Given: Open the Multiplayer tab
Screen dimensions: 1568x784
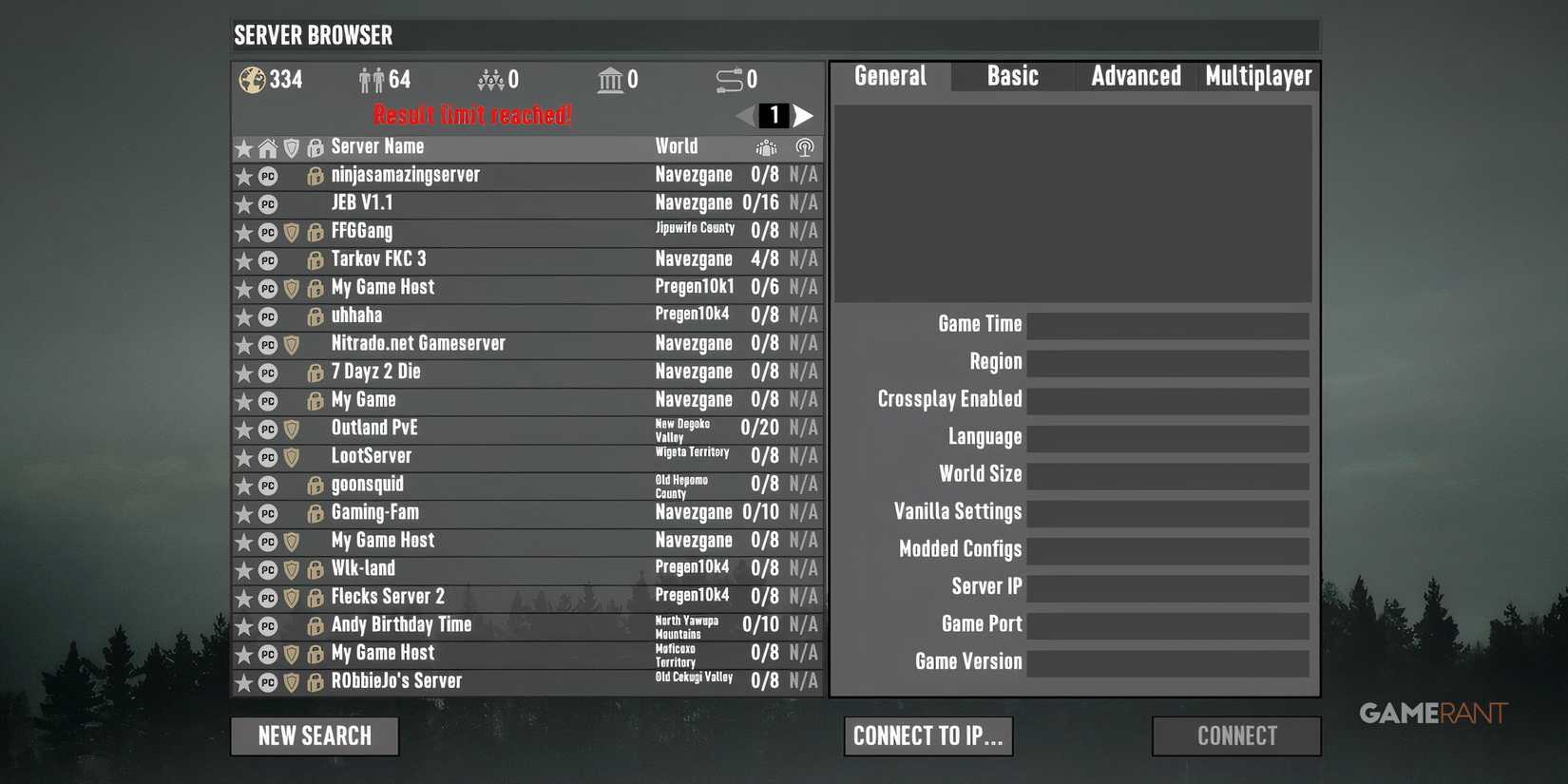Looking at the screenshot, I should point(1258,76).
